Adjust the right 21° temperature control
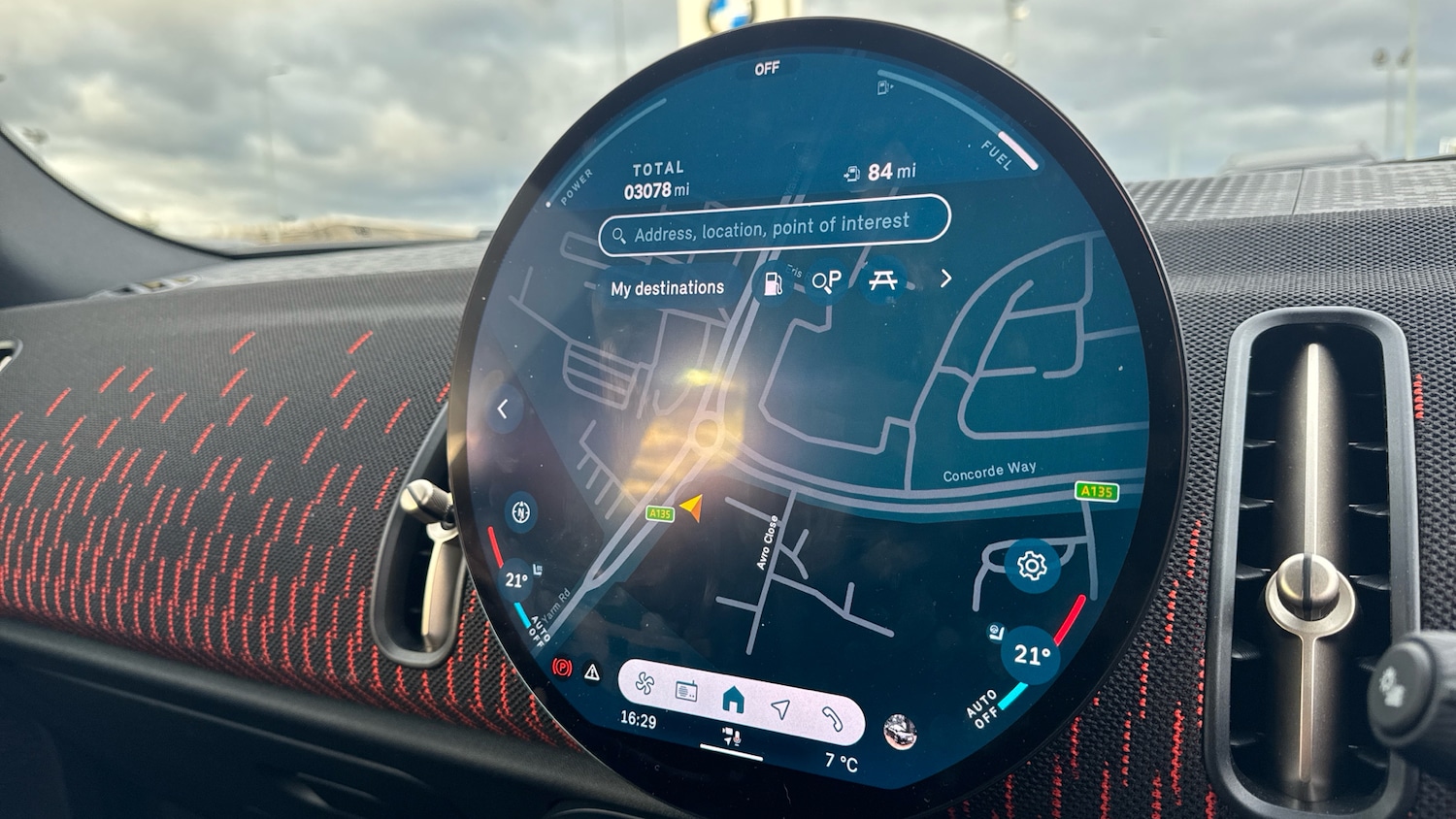Image resolution: width=1456 pixels, height=819 pixels. [1031, 655]
